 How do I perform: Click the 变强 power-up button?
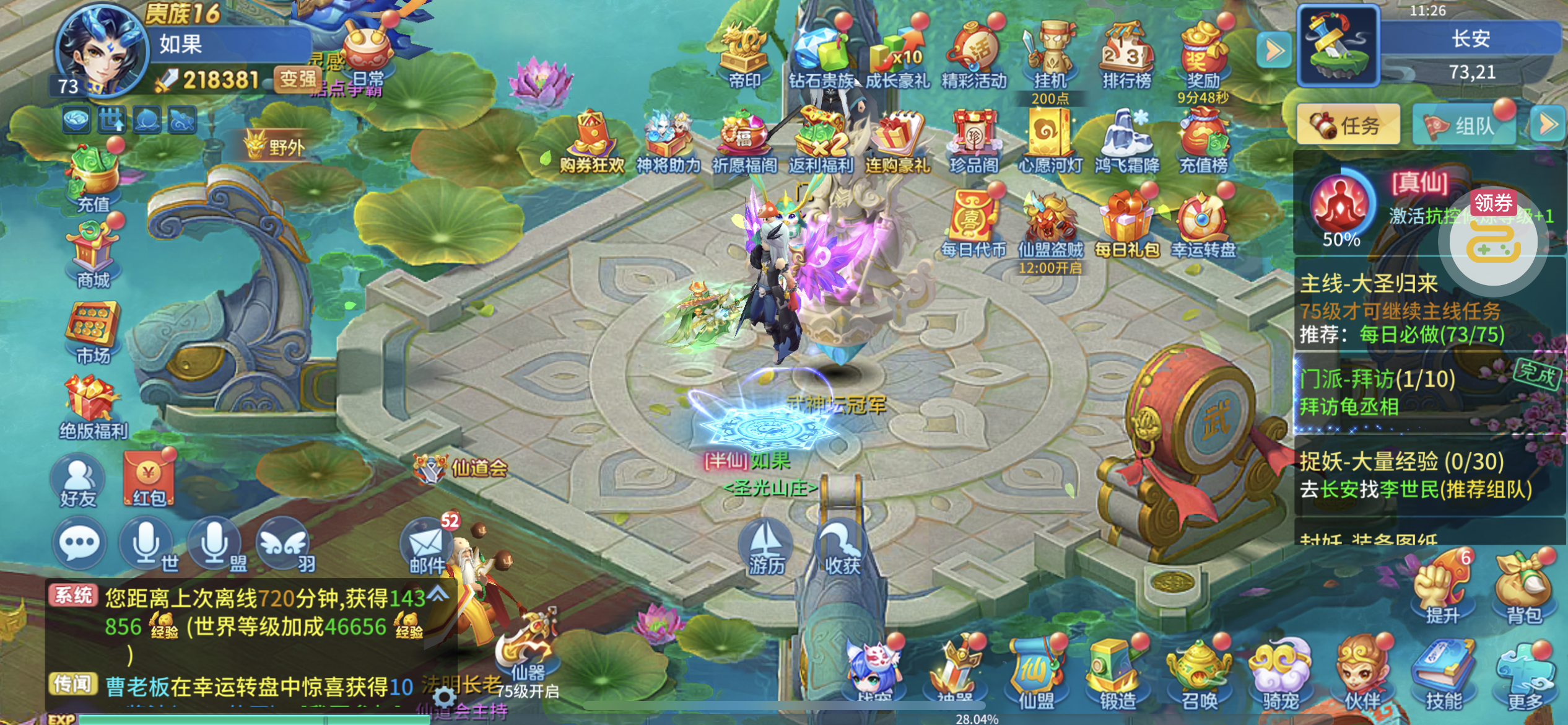coord(297,79)
